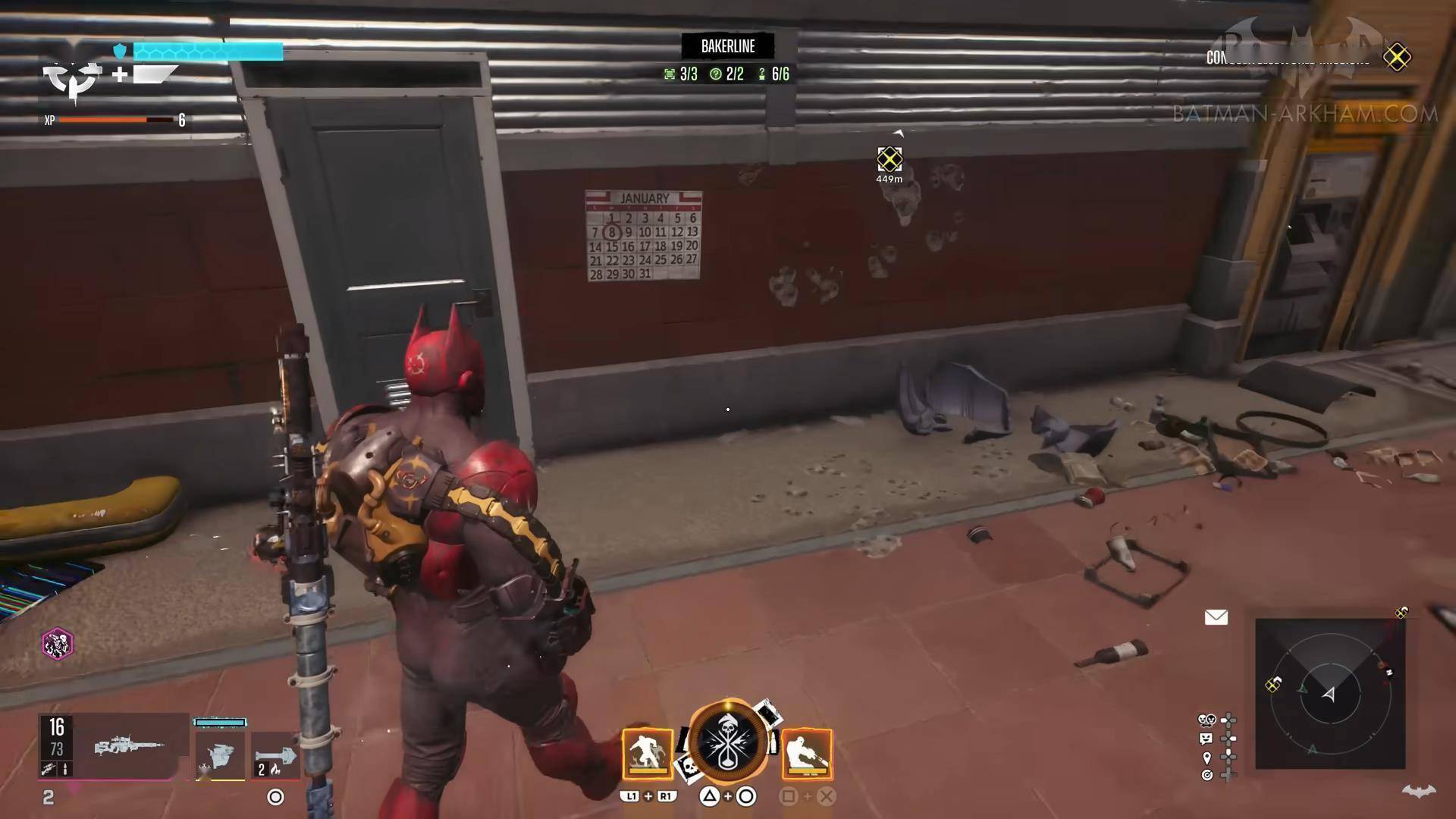Click the swap character faces icon
Viewport: 1456px width, 819px height.
pos(1207,720)
